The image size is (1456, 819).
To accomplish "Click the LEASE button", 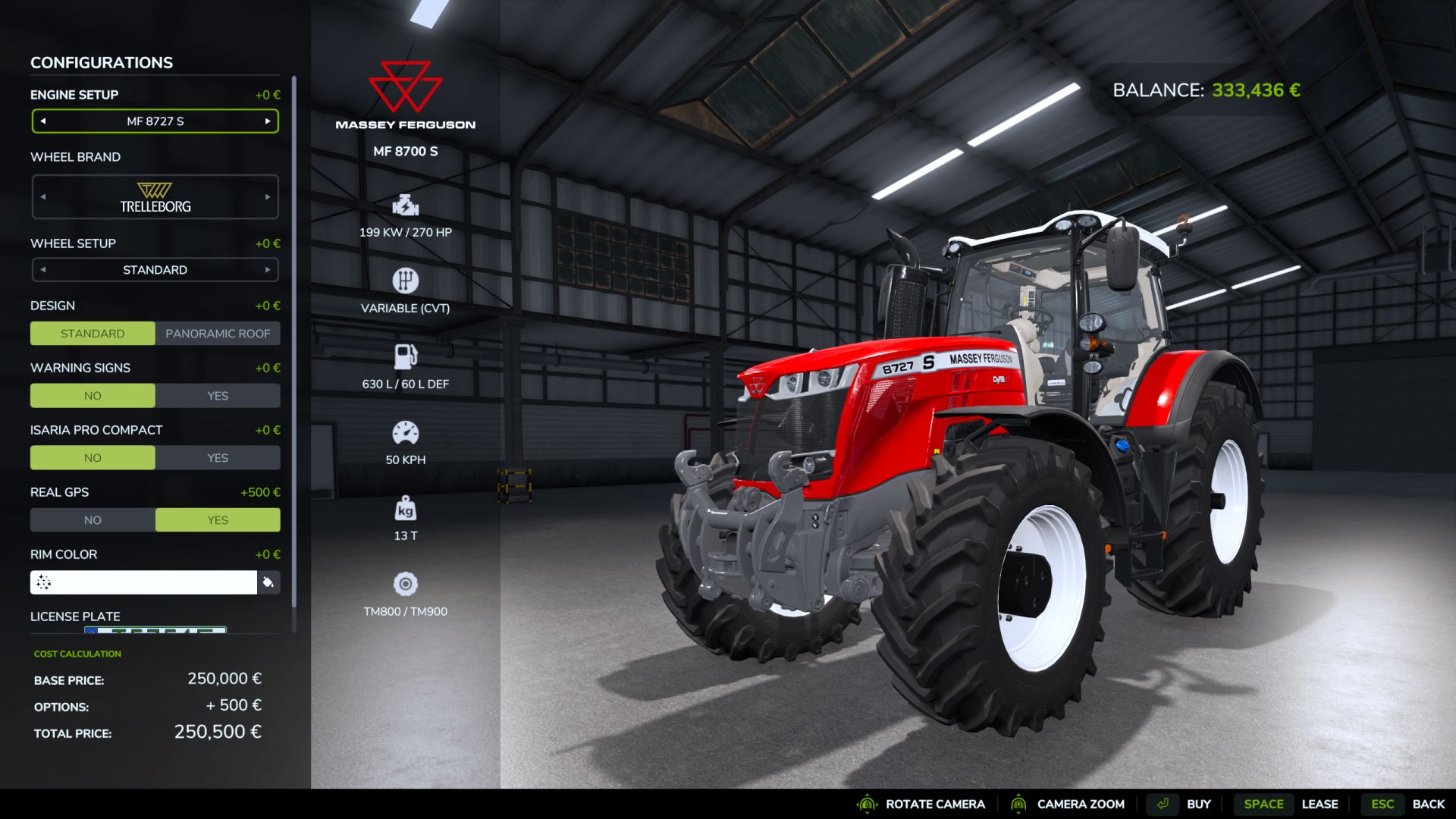I will point(1321,804).
